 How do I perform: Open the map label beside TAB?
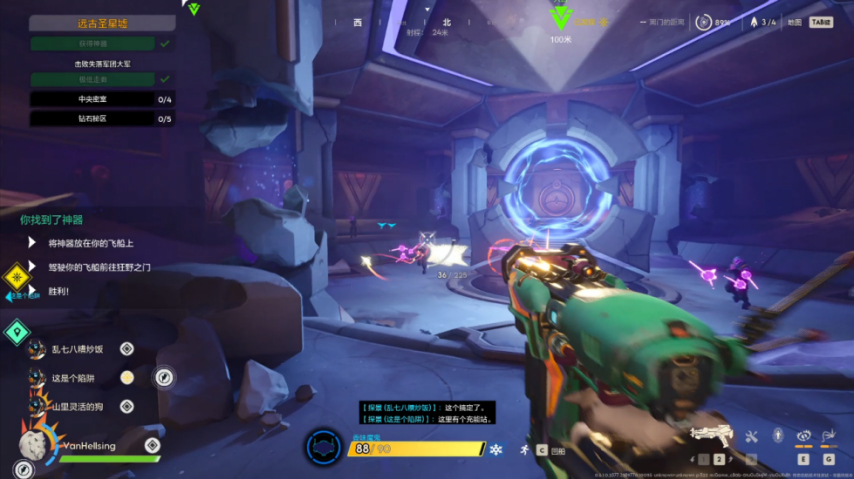coord(796,22)
